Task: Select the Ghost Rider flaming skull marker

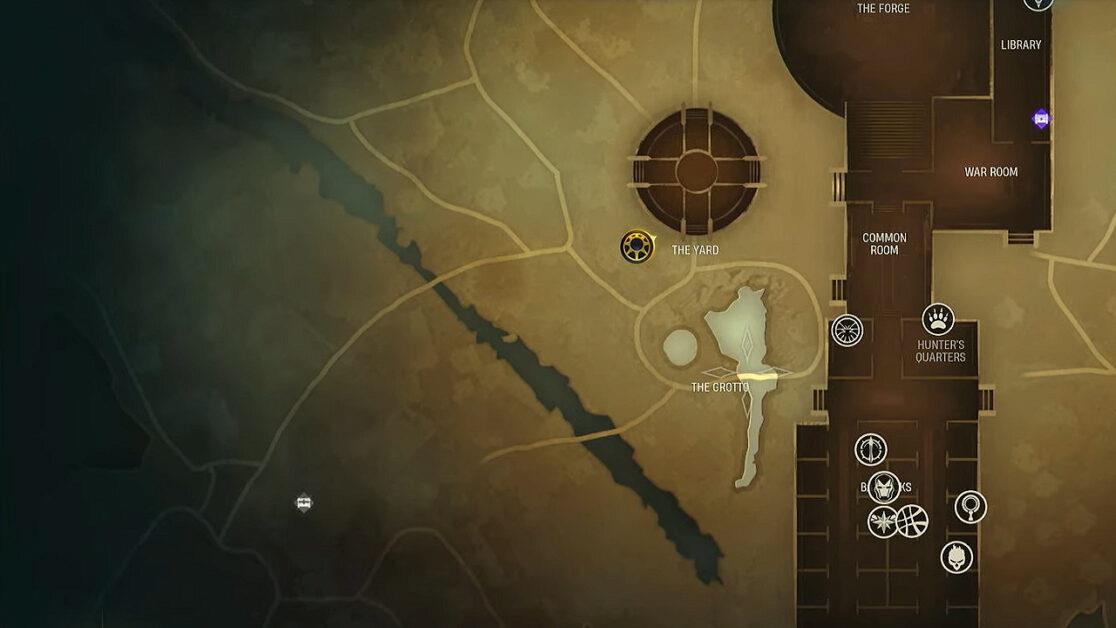Action: (x=957, y=557)
